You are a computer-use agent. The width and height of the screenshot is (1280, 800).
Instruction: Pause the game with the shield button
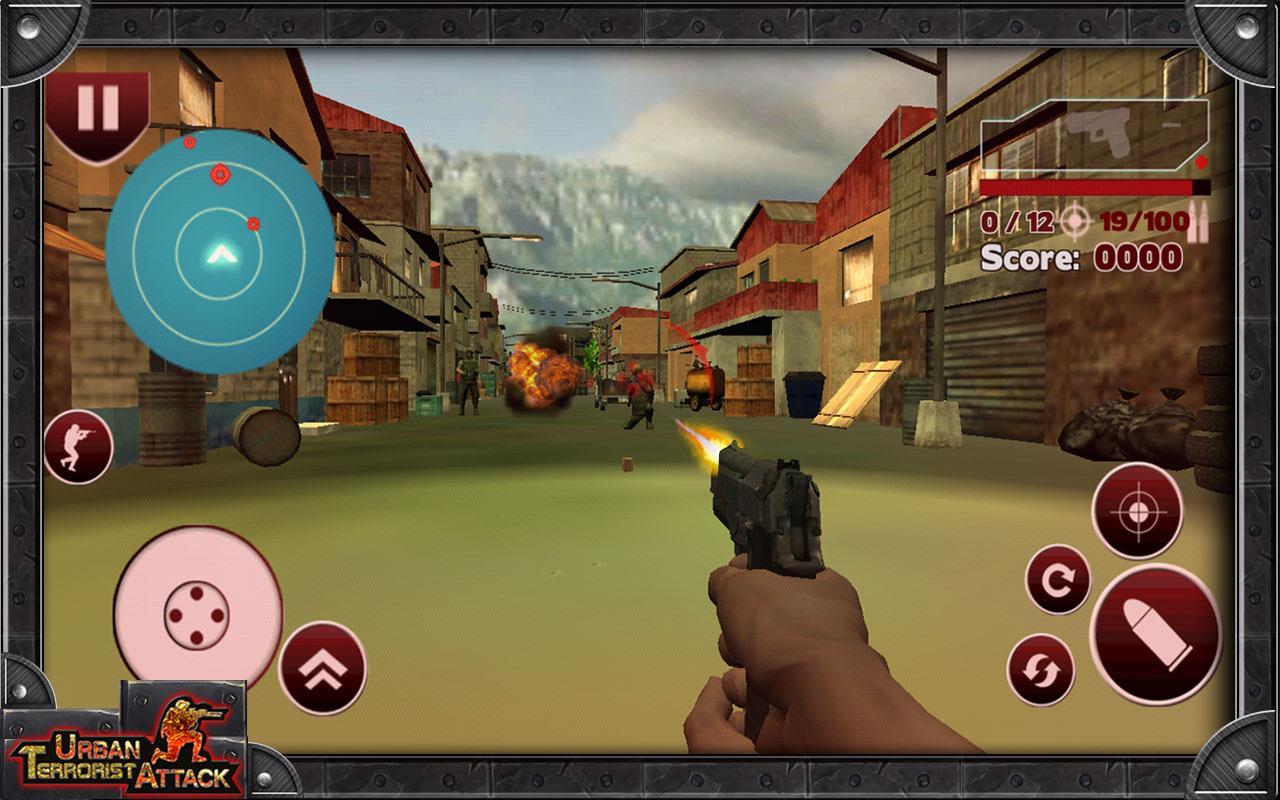pos(98,110)
